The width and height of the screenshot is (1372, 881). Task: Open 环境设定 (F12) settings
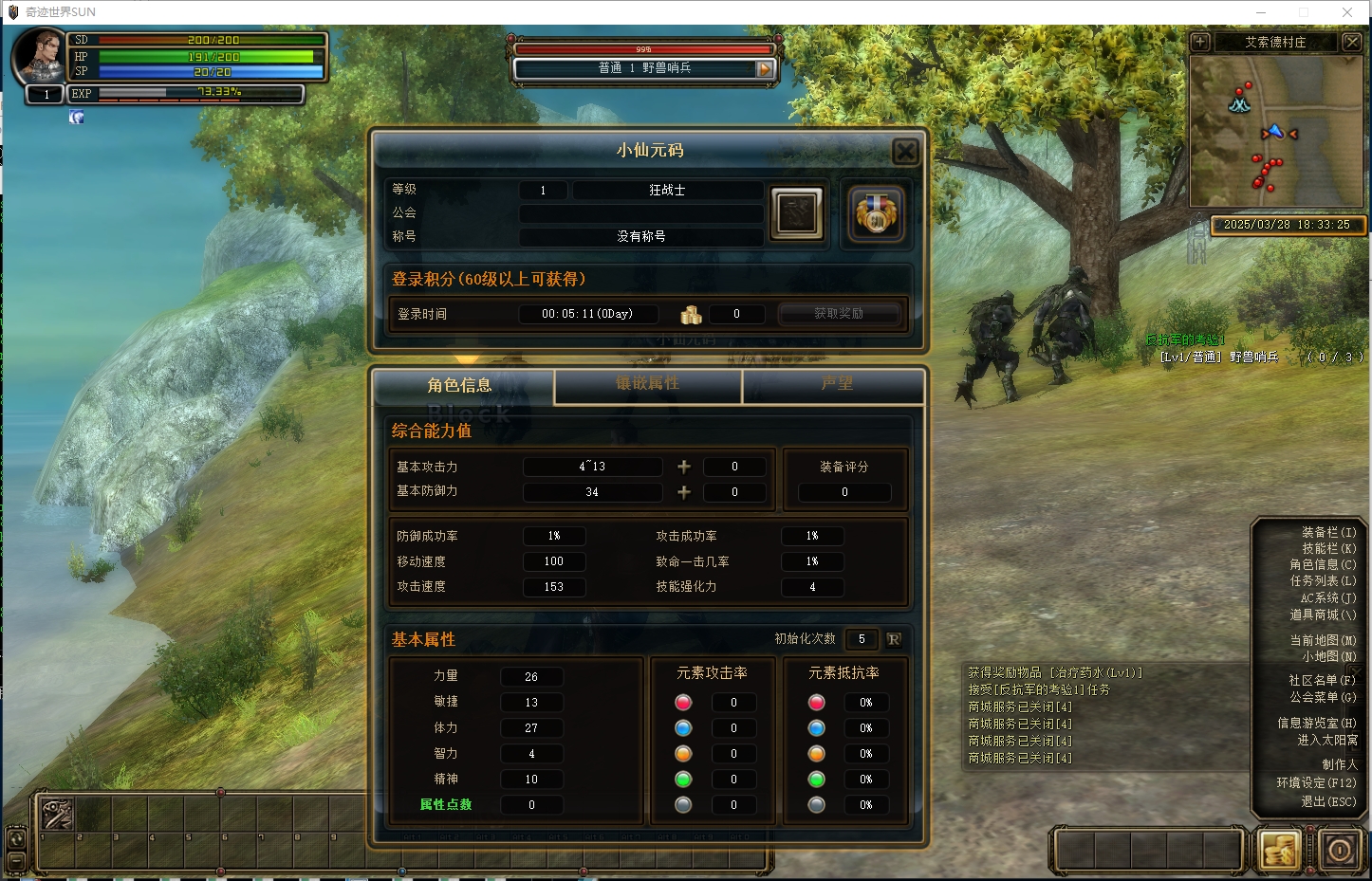pyautogui.click(x=1316, y=783)
